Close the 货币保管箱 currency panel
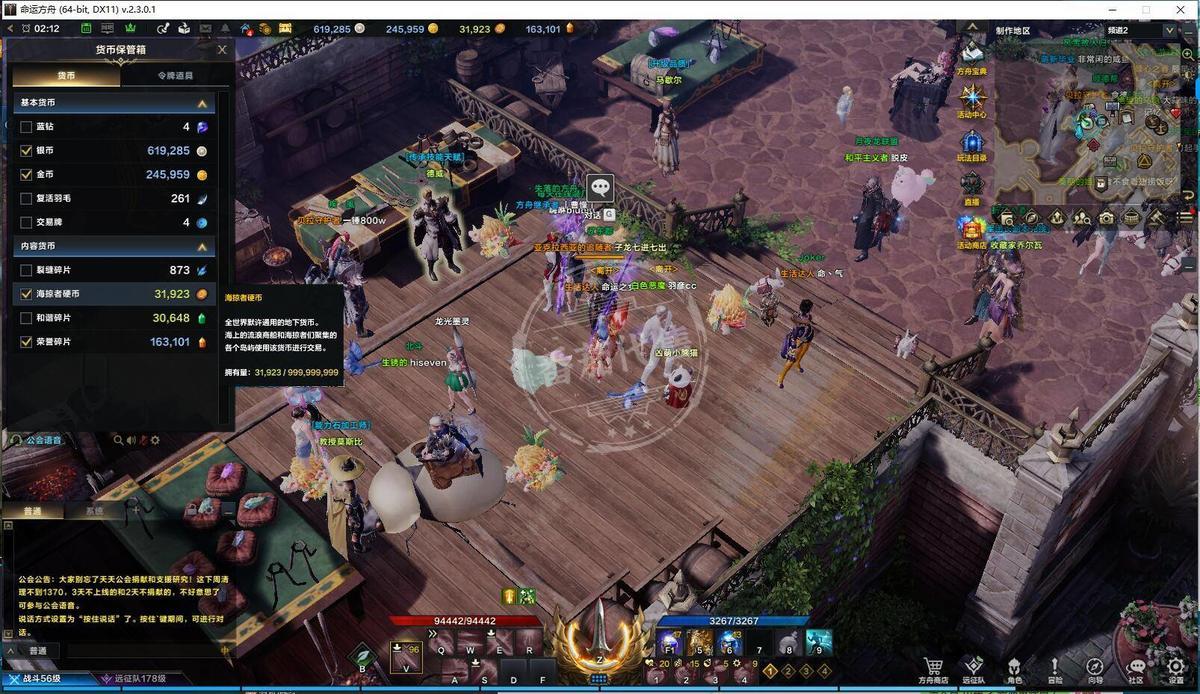The height and width of the screenshot is (694, 1200). [x=222, y=49]
